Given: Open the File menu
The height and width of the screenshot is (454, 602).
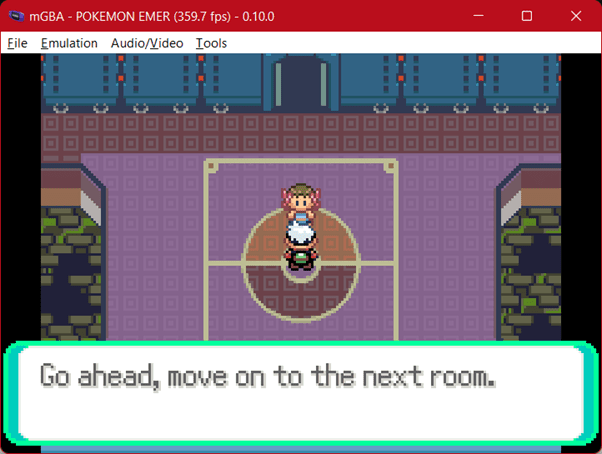Looking at the screenshot, I should [17, 43].
